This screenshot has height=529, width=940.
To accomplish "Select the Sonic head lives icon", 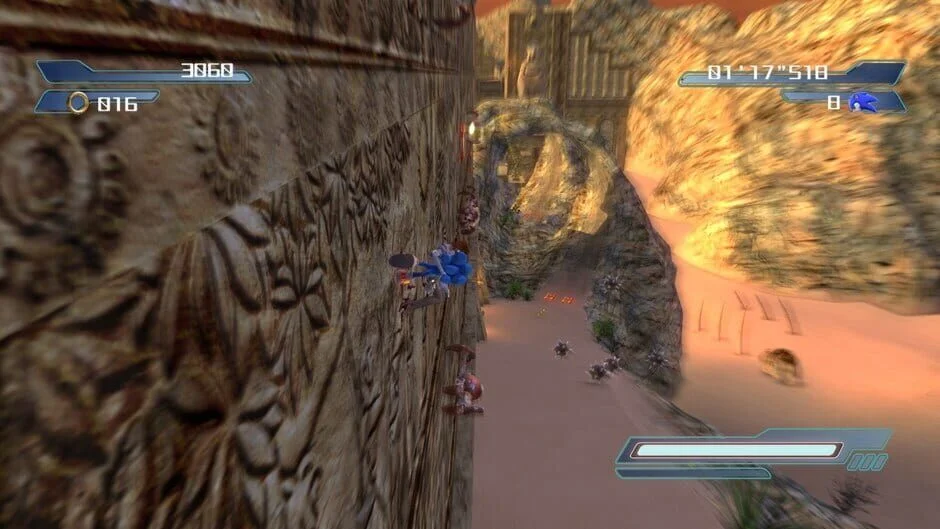I will 863,101.
